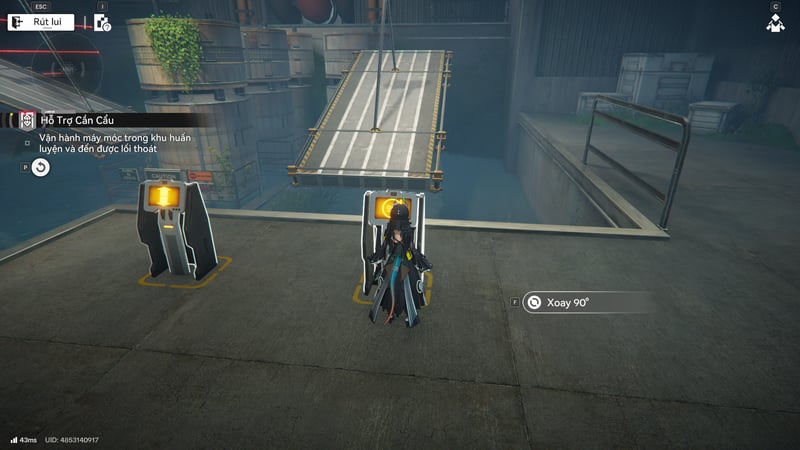Open the character squad icon
Image resolution: width=800 pixels, height=450 pixels.
775,23
